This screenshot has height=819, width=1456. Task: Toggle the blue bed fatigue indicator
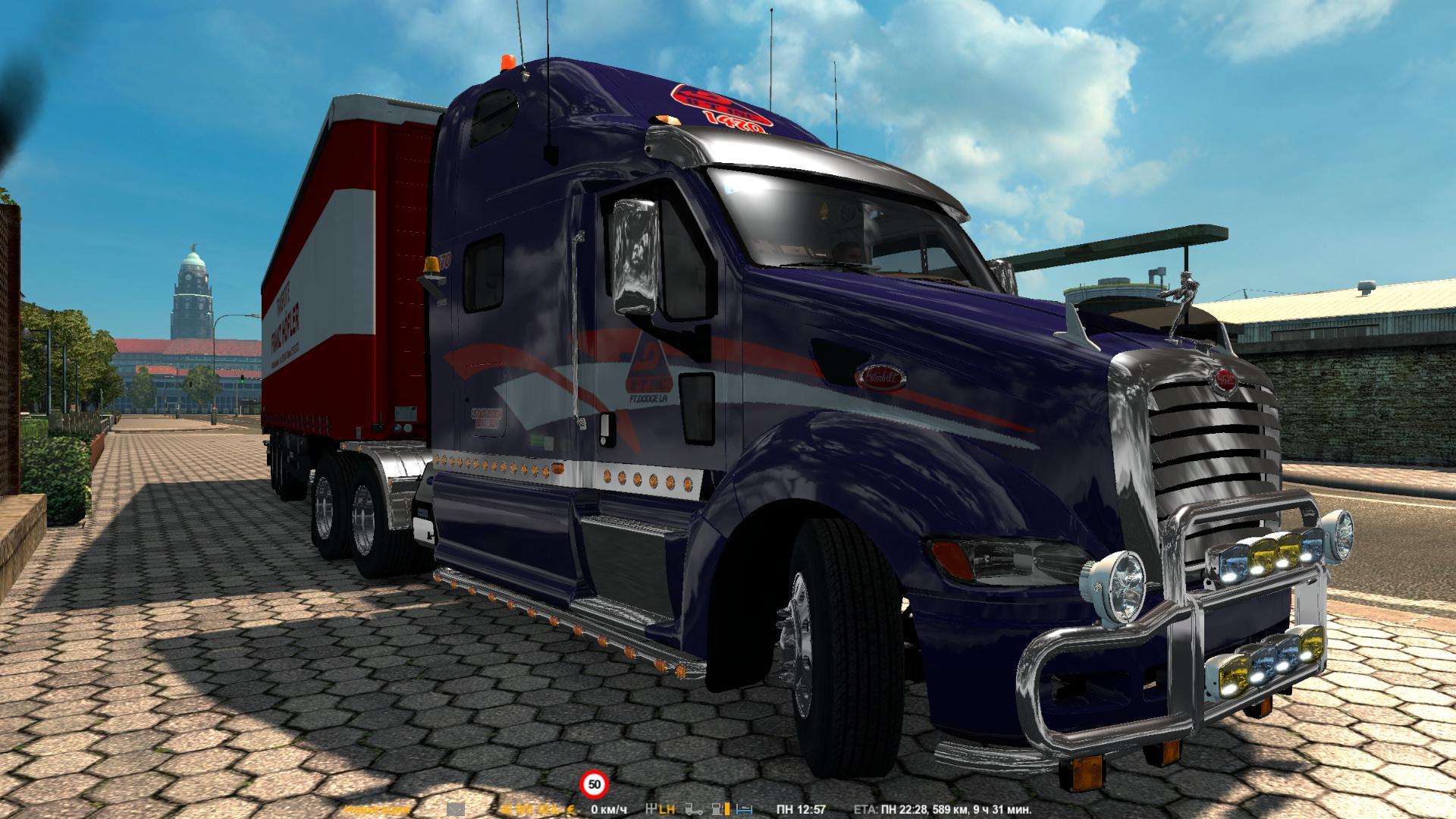[742, 808]
